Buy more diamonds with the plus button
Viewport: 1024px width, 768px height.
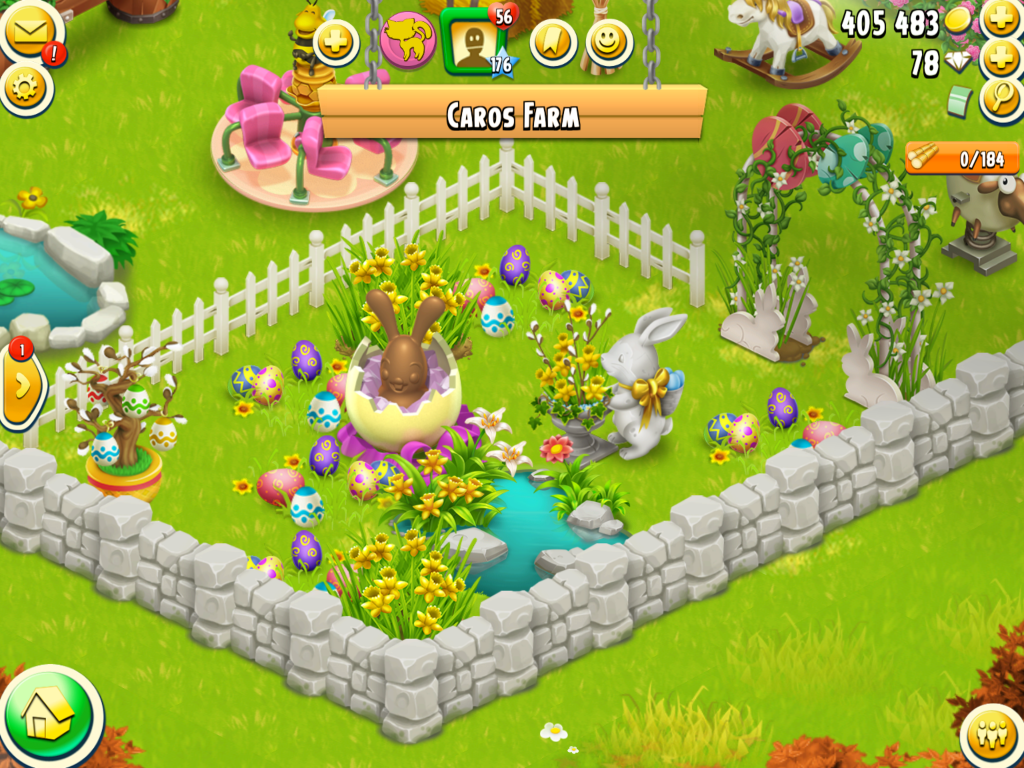tap(1001, 59)
